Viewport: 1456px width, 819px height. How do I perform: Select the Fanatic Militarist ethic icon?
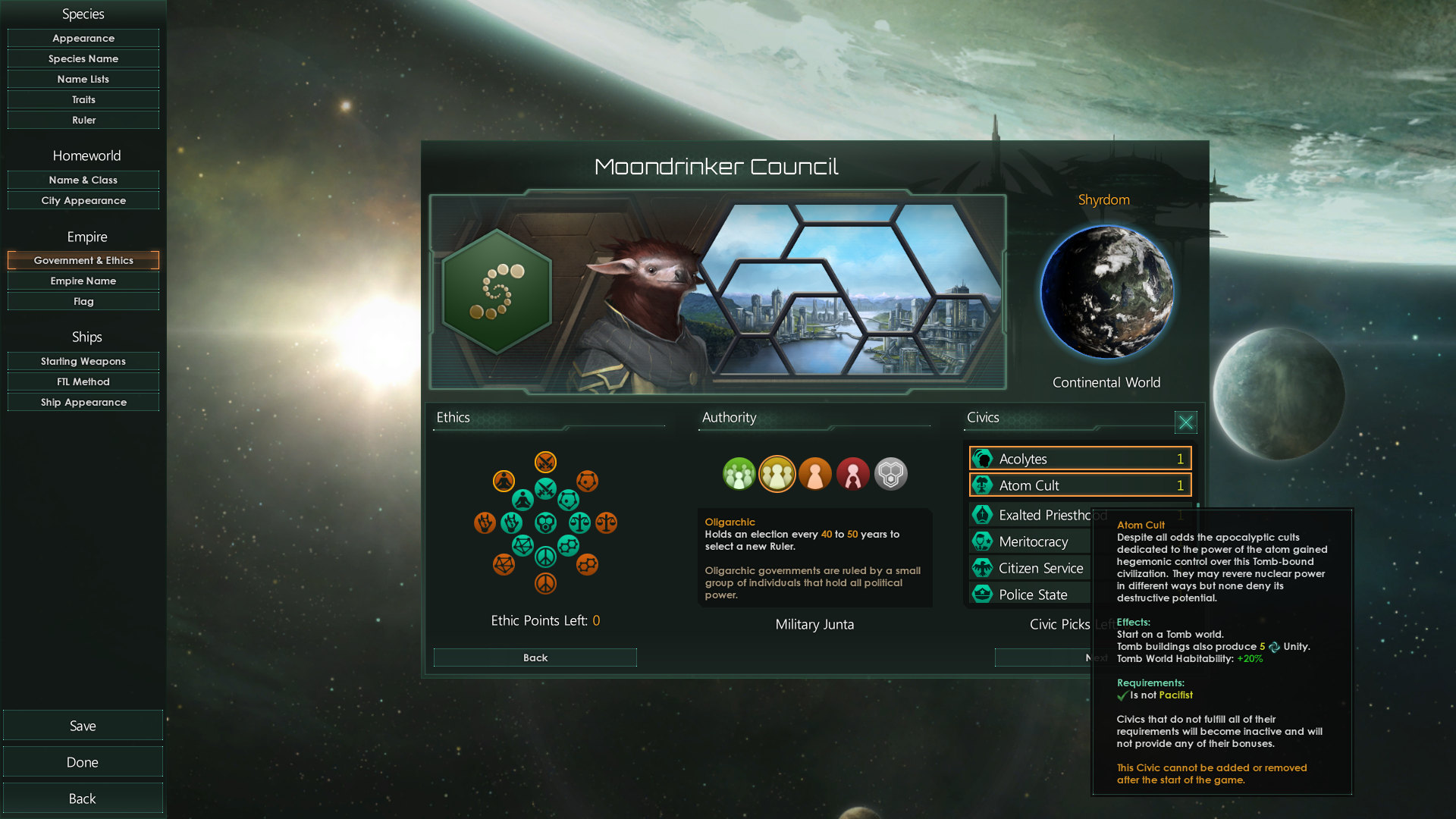click(546, 463)
